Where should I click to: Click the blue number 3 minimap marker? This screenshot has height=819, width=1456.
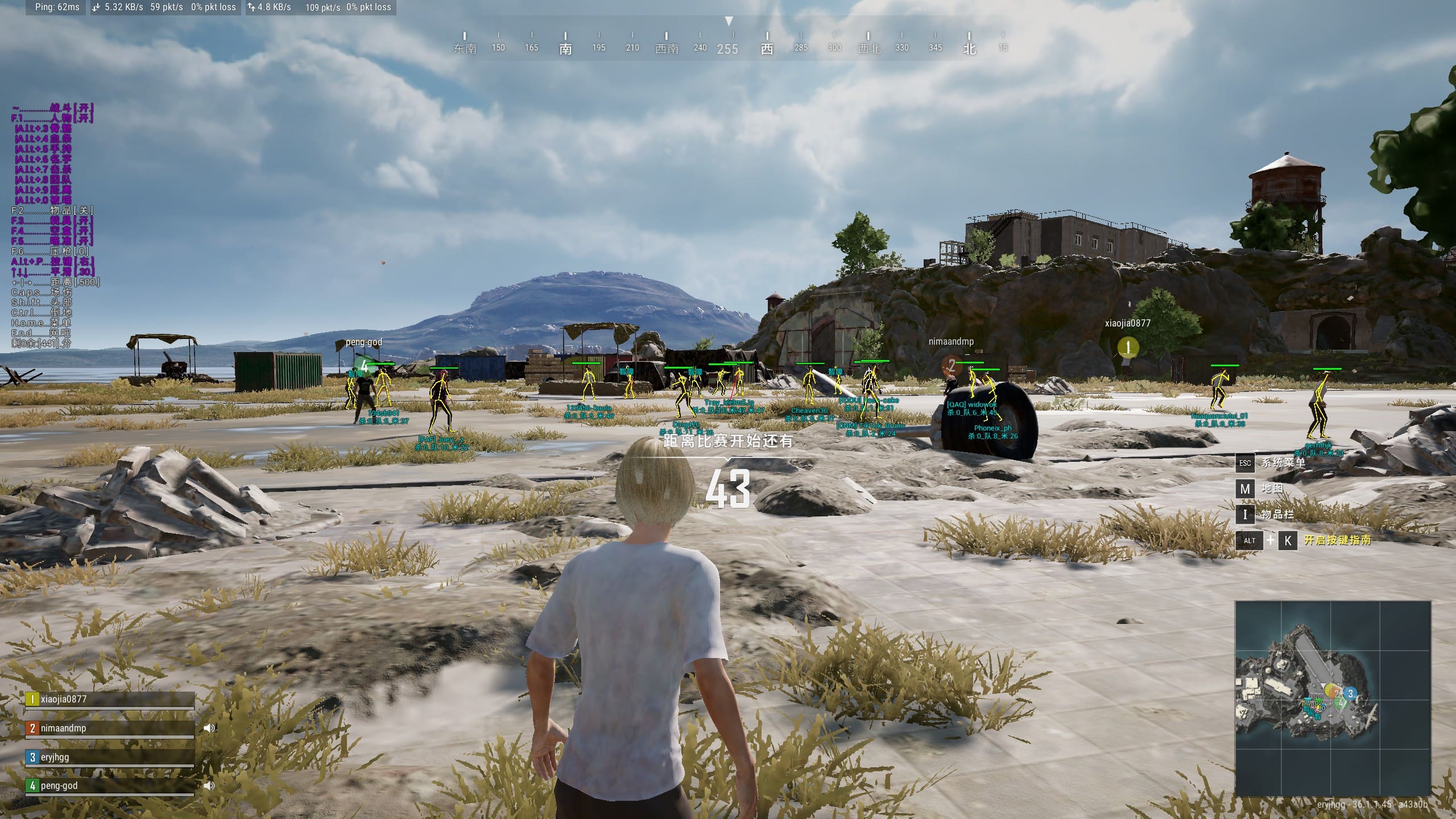1350,693
